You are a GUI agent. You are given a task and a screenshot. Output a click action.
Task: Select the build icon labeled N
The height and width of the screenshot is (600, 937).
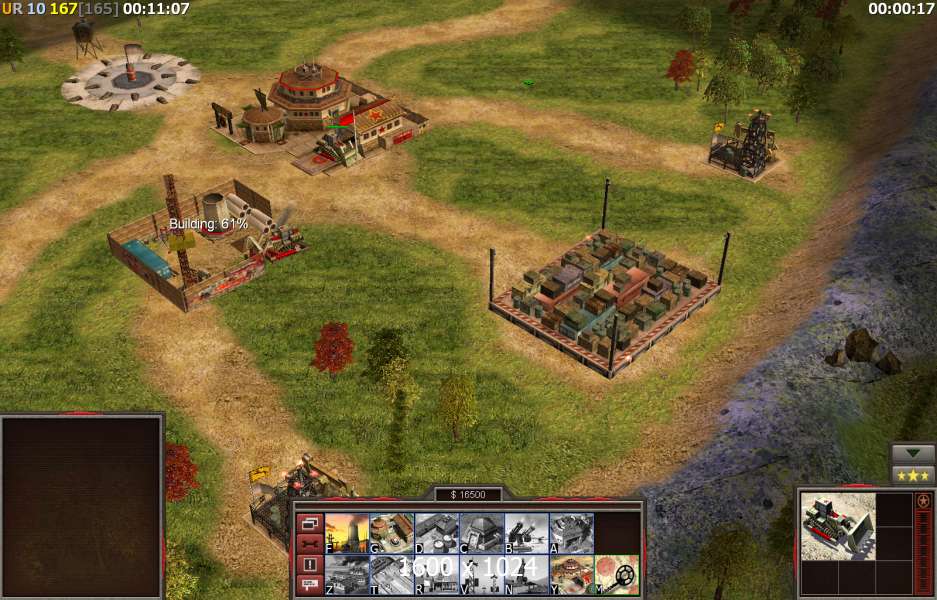pyautogui.click(x=526, y=575)
